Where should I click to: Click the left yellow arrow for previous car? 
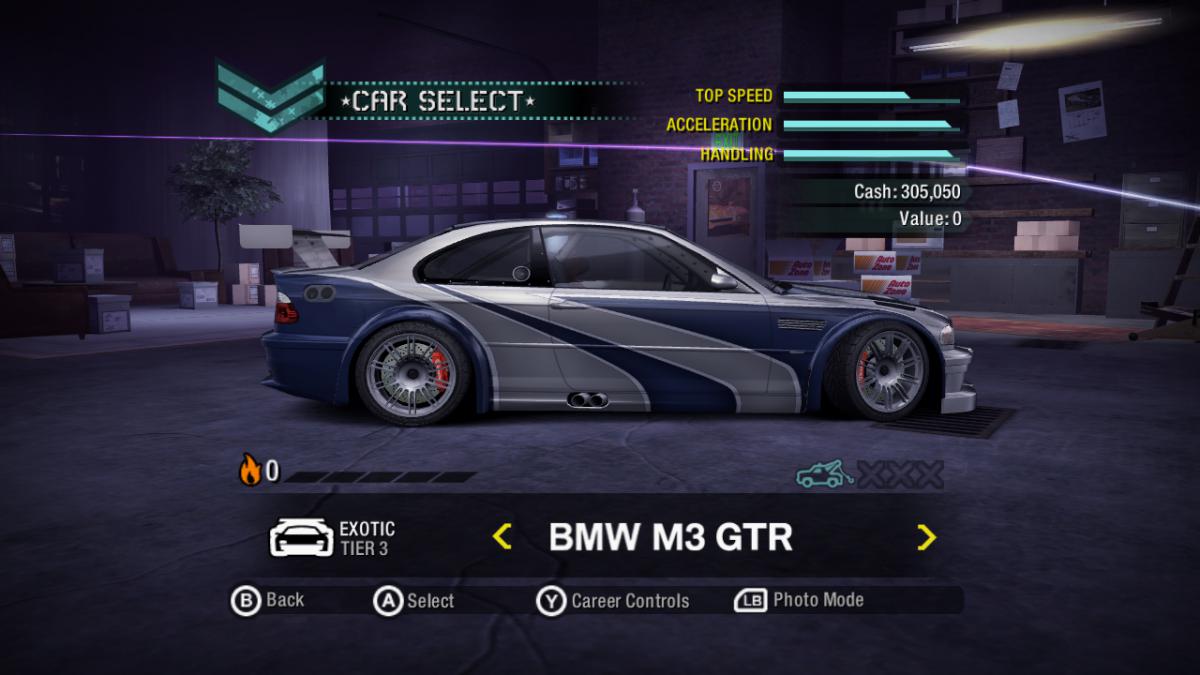pyautogui.click(x=502, y=537)
